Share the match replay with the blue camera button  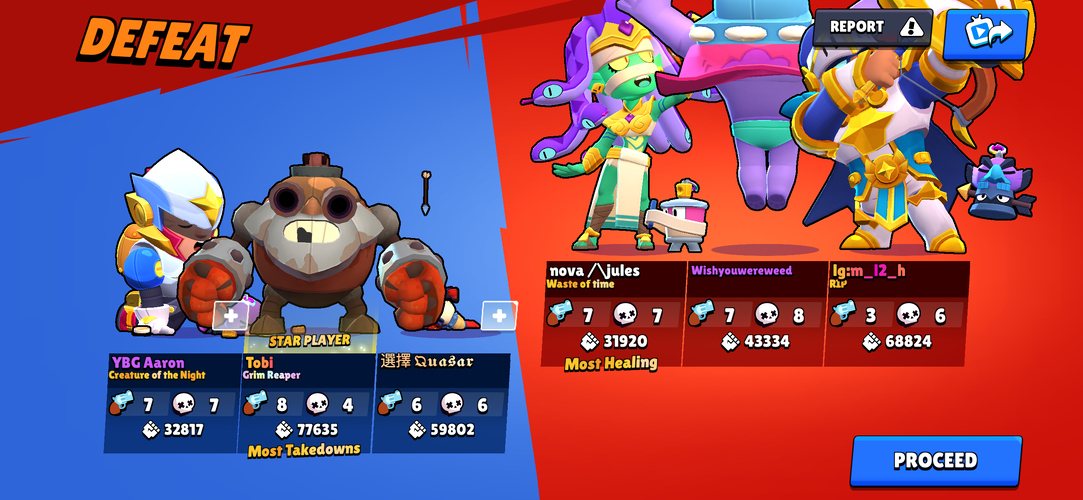click(985, 31)
